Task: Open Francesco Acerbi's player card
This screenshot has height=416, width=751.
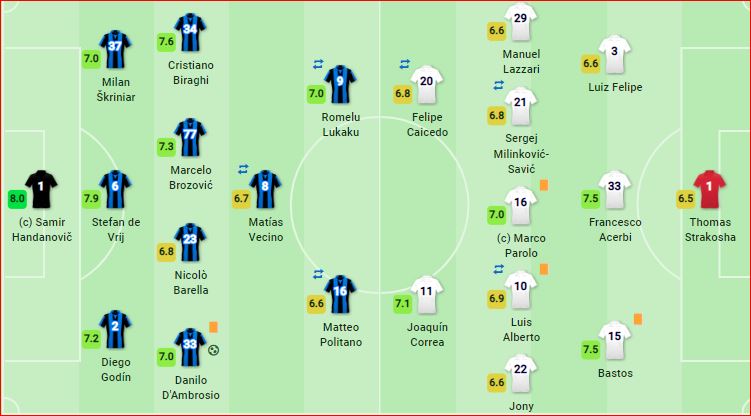Action: (615, 187)
